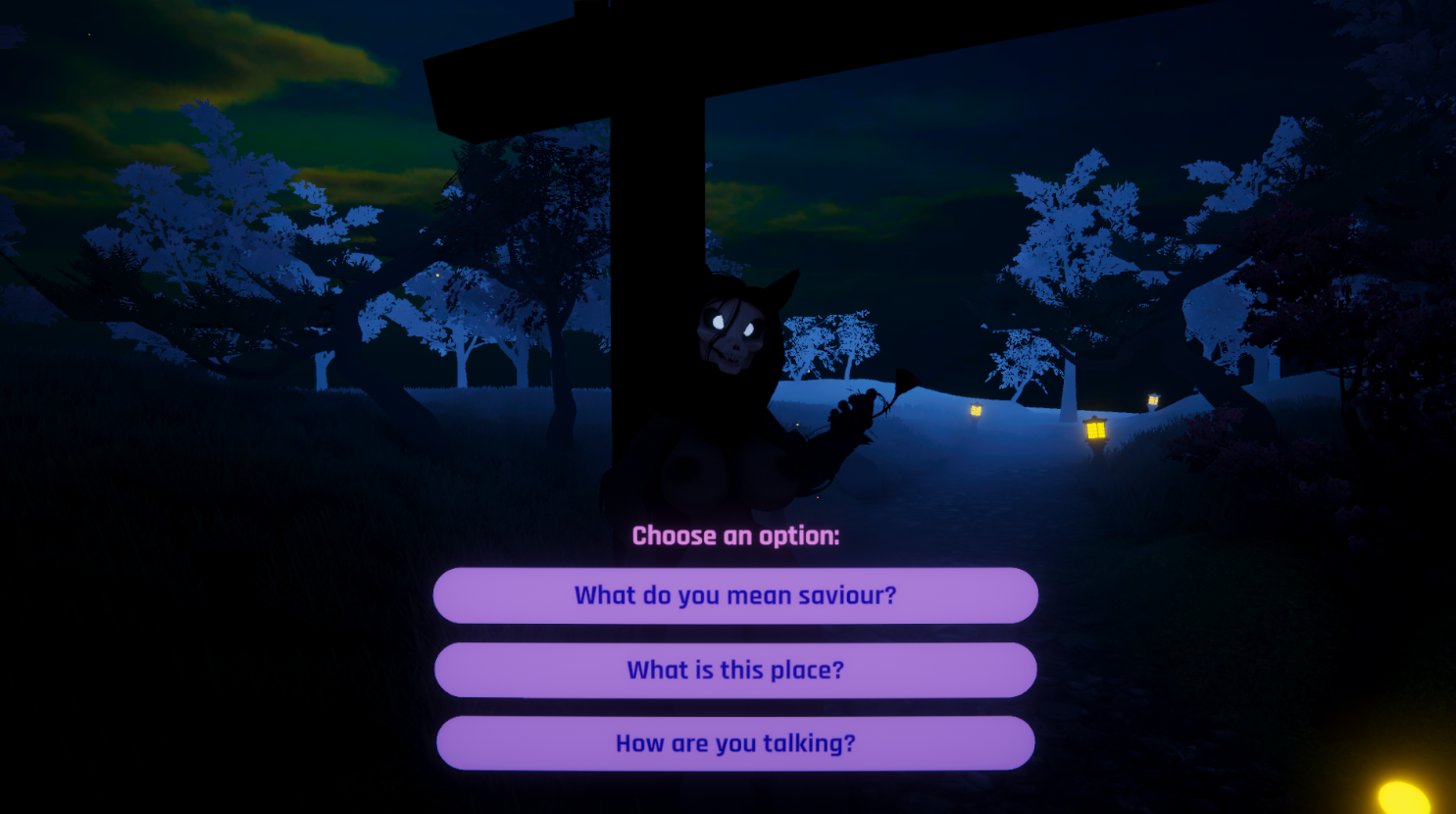Screen dimensions: 1456x814
Task: Select "What do you mean saviour?" dialogue option
Action: 736,594
